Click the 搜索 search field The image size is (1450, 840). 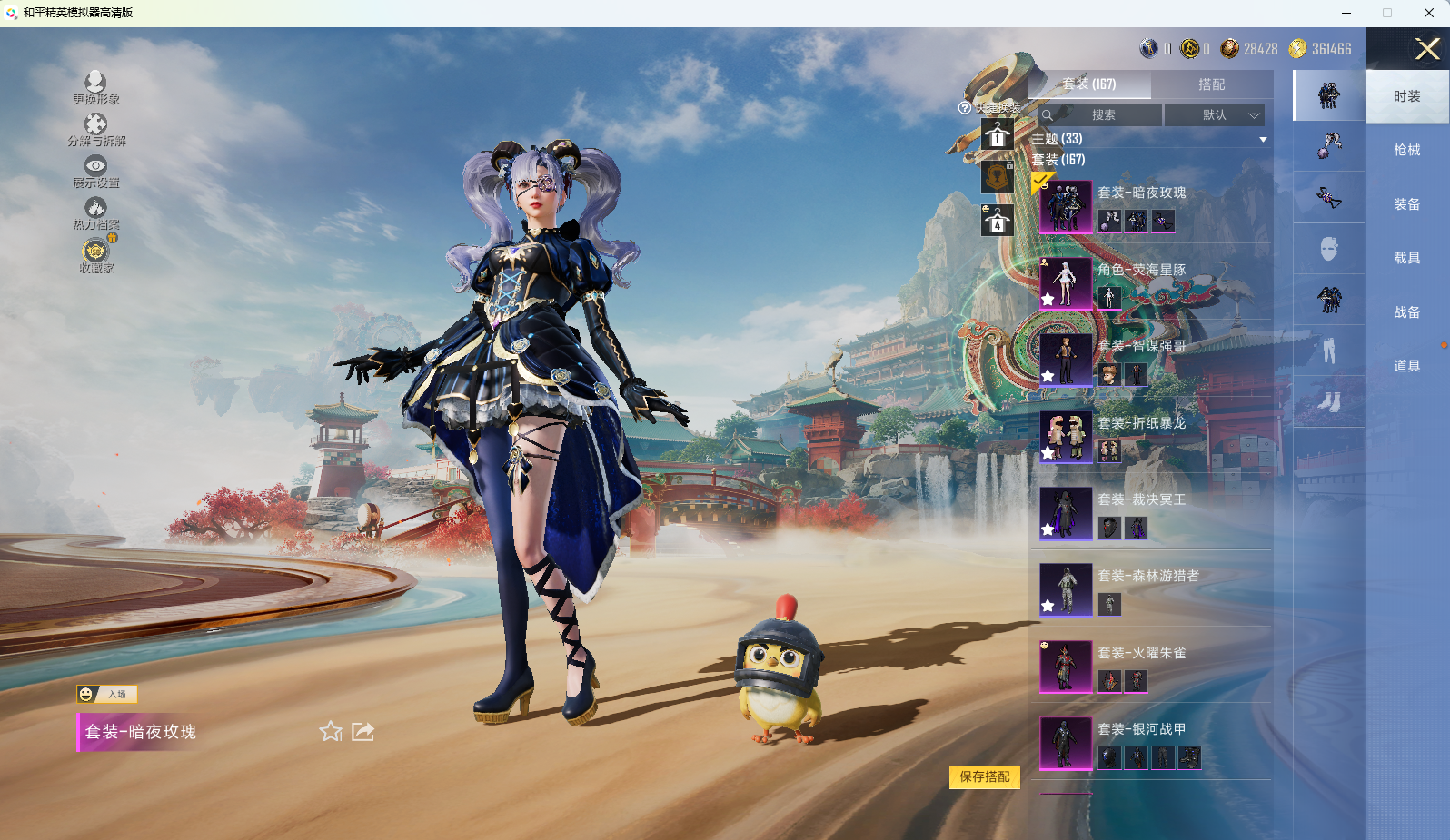[x=1102, y=115]
